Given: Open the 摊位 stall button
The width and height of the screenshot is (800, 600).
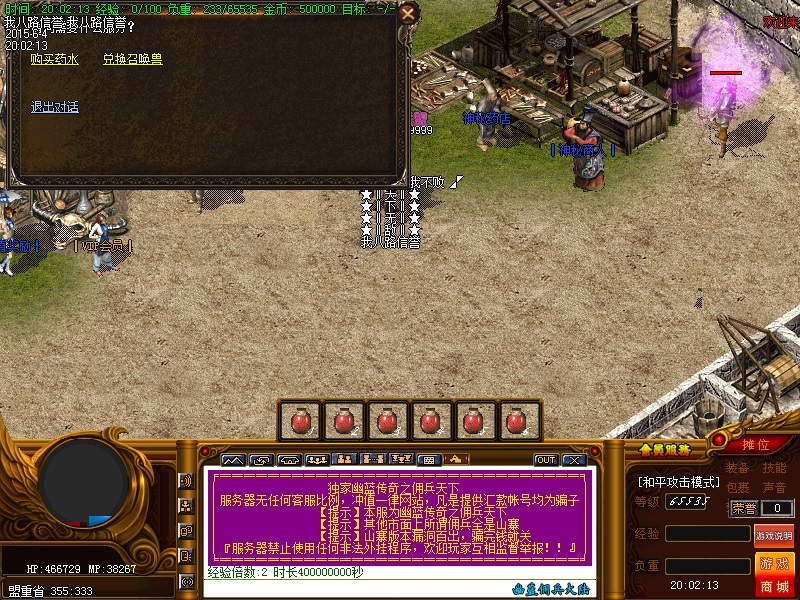Looking at the screenshot, I should [756, 445].
